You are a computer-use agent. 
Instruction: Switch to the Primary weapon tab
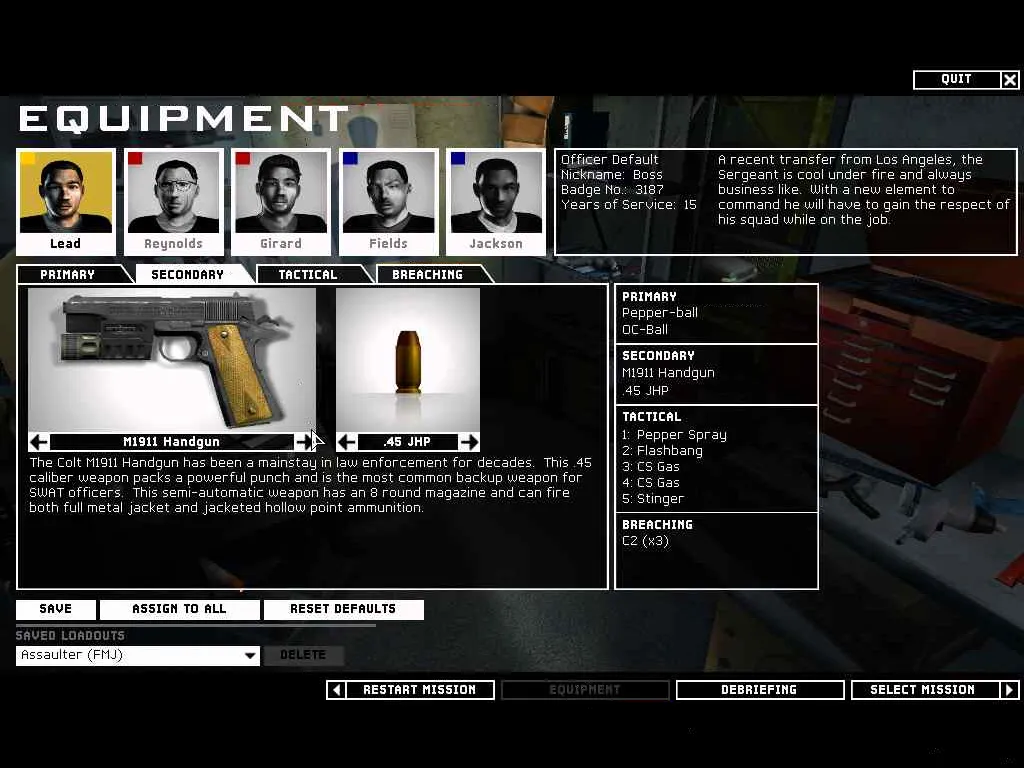click(x=68, y=275)
